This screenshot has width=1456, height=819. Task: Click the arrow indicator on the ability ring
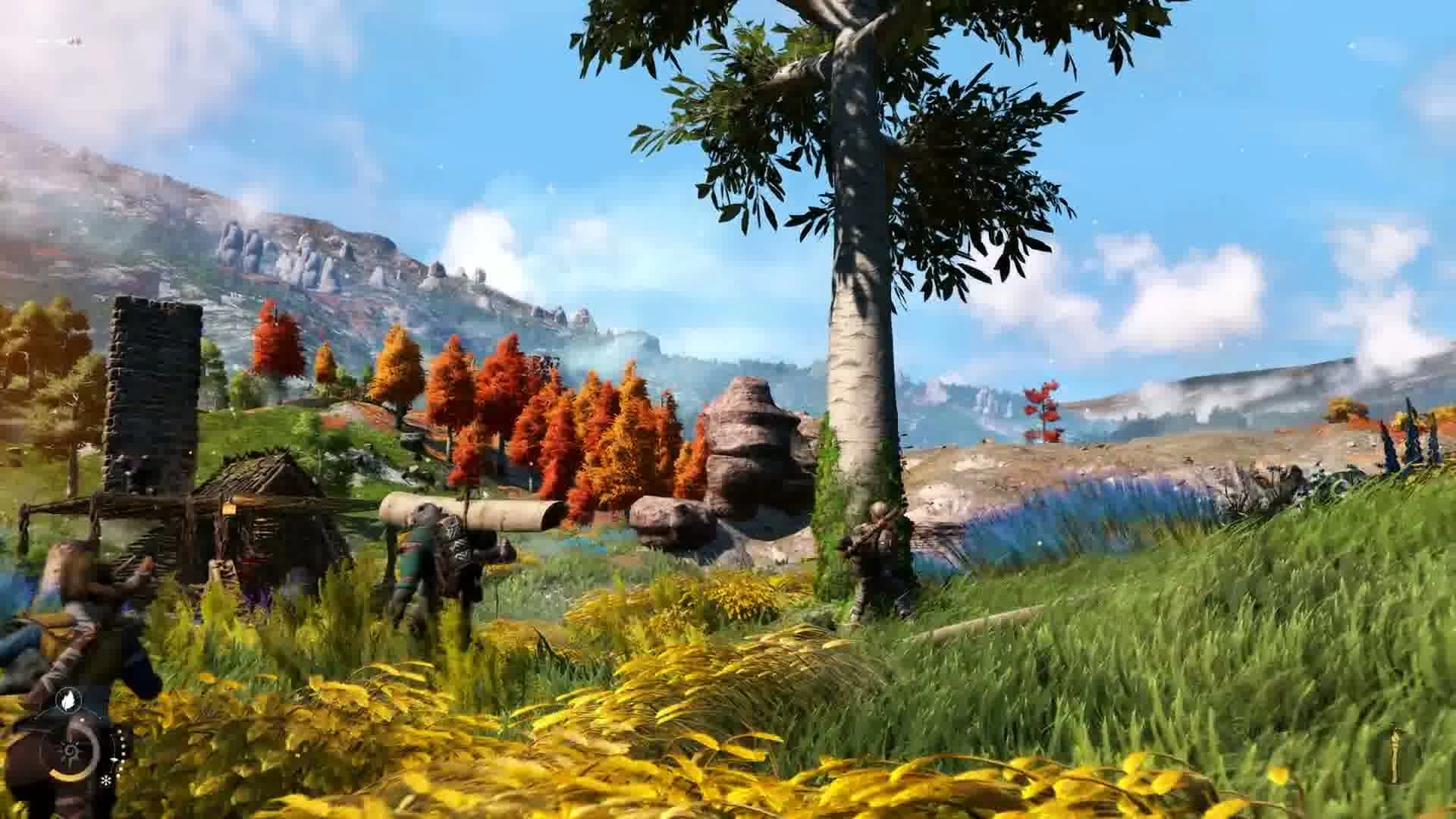[x=115, y=760]
